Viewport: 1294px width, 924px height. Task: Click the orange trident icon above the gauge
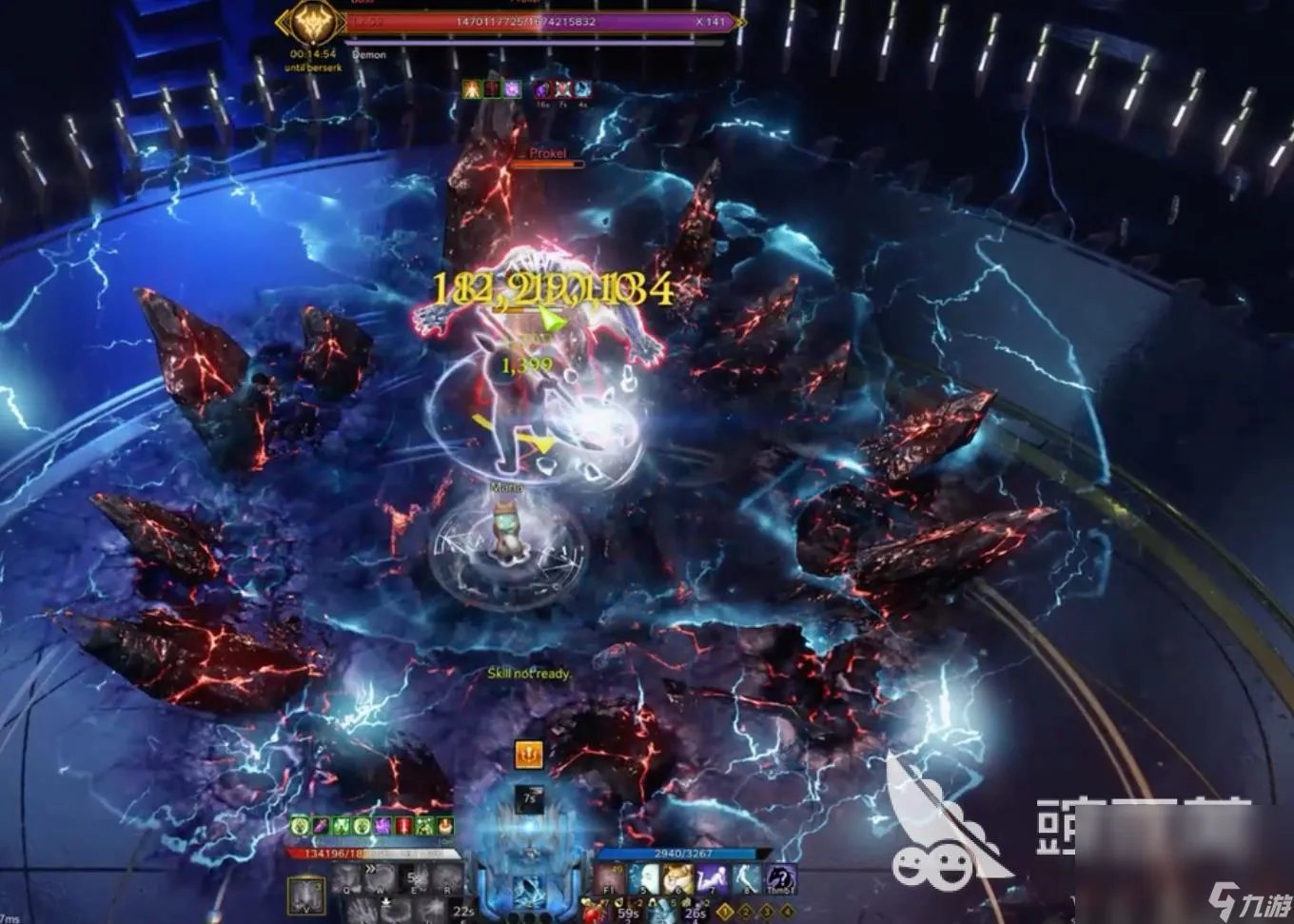point(528,755)
